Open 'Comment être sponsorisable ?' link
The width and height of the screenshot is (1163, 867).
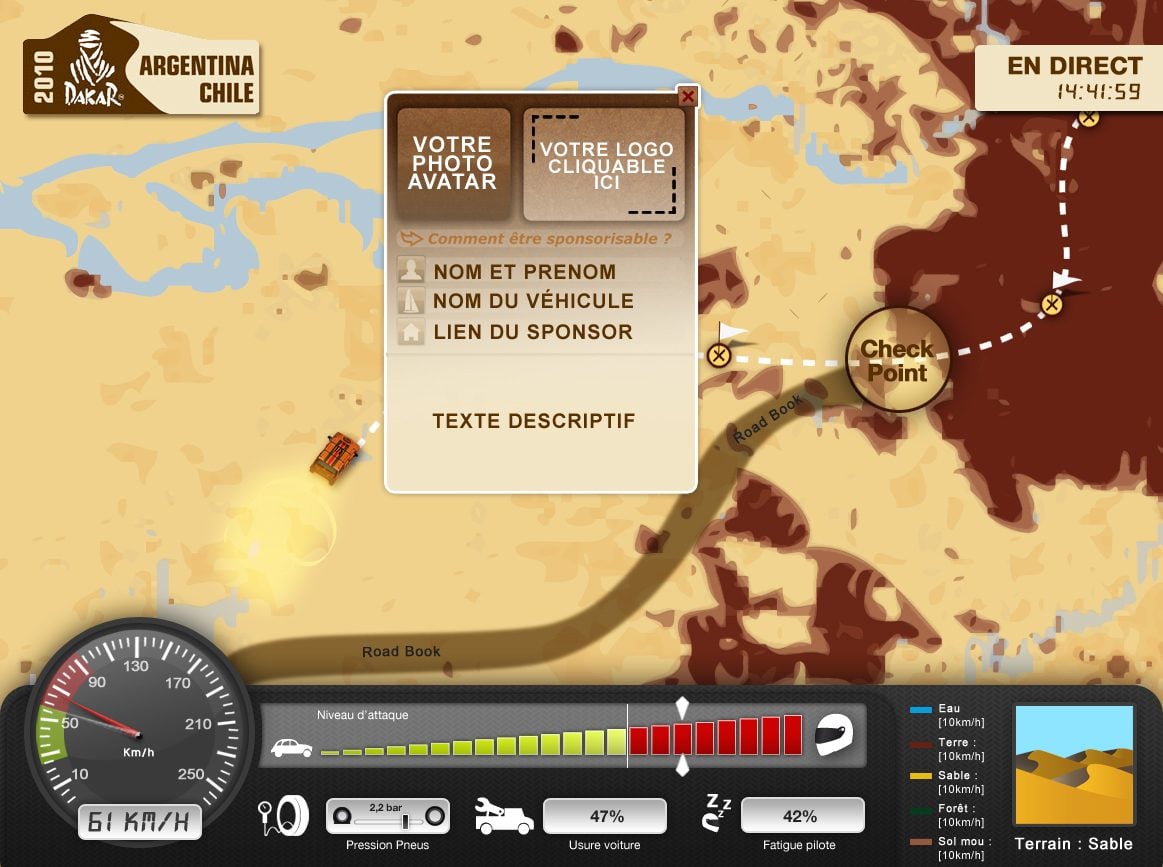click(549, 239)
